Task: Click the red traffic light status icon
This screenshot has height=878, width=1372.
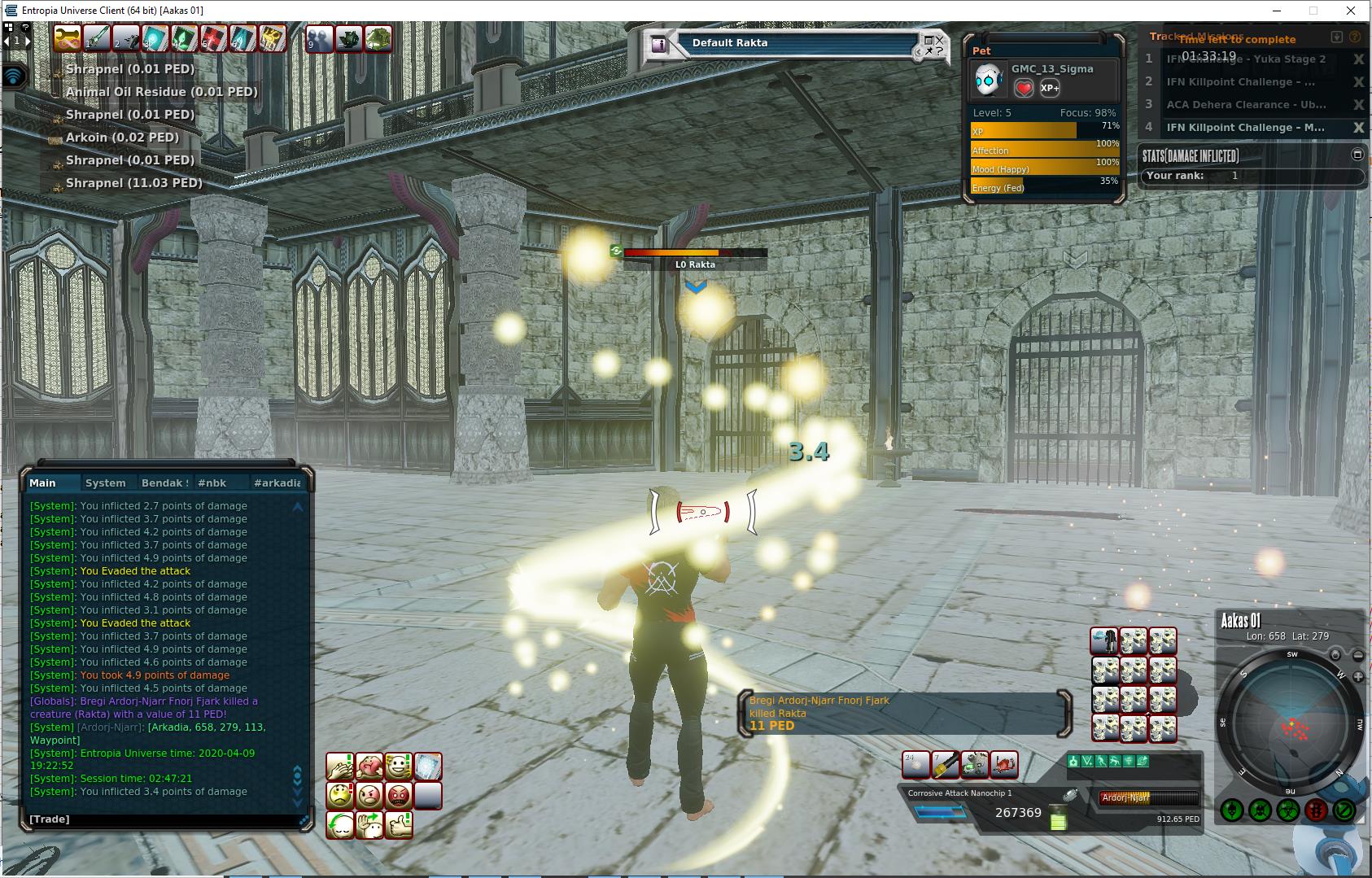Action: point(1316,810)
